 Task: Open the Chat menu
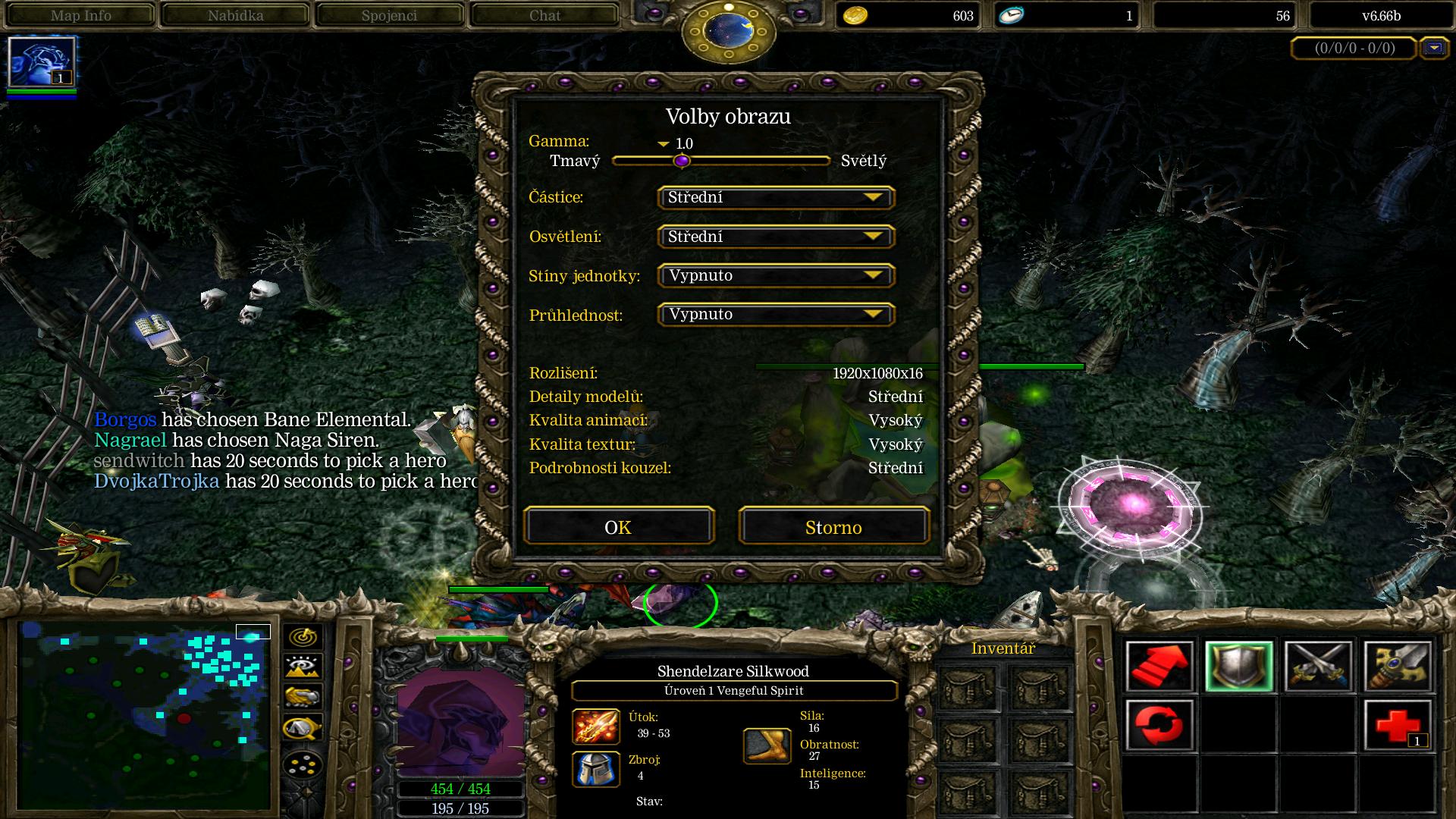coord(544,15)
